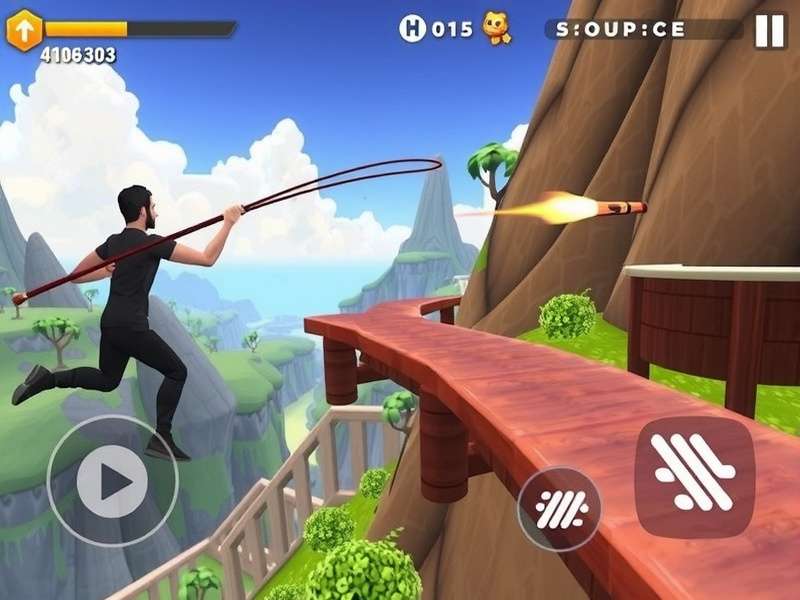Select the yellow cat character icon
This screenshot has width=800, height=600.
click(x=496, y=29)
